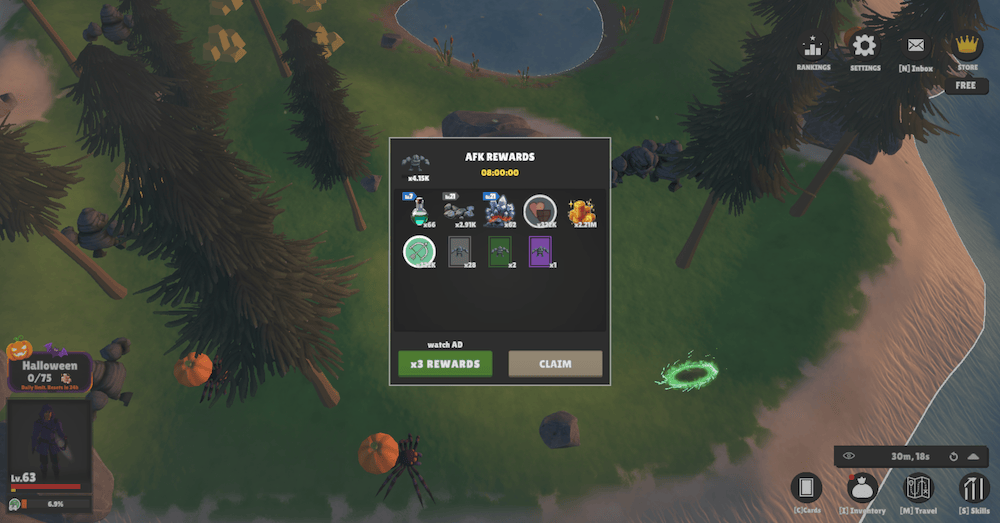Open the Settings menu

coord(864,51)
